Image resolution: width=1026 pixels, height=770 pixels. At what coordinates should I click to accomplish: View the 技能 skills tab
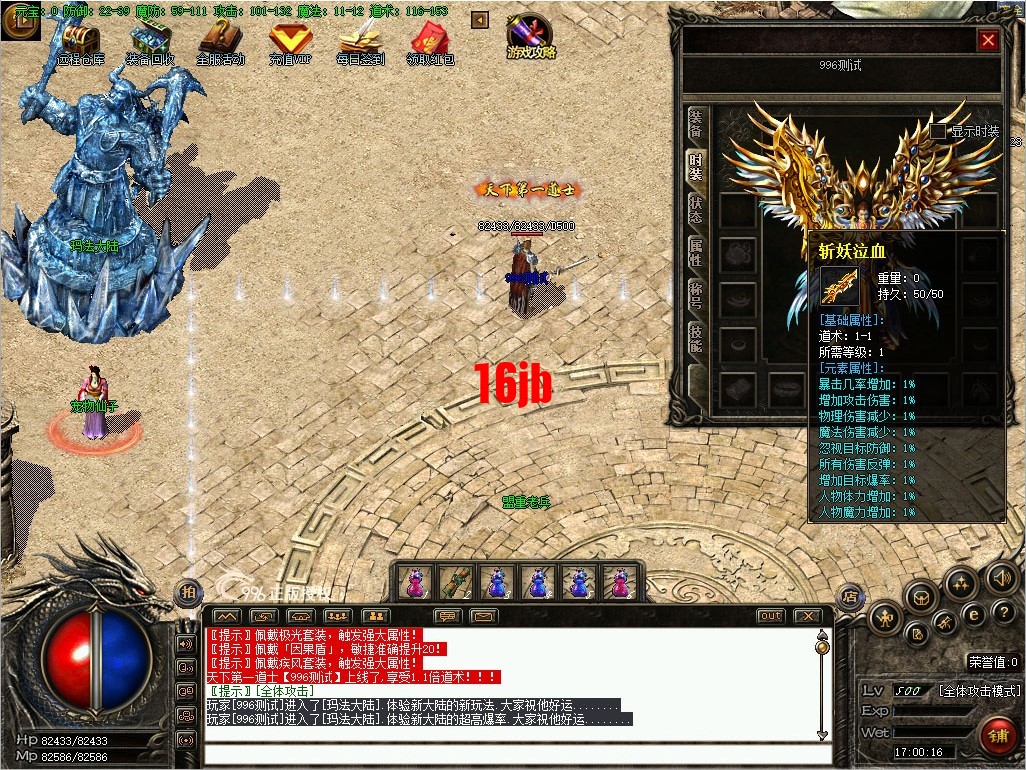(696, 339)
